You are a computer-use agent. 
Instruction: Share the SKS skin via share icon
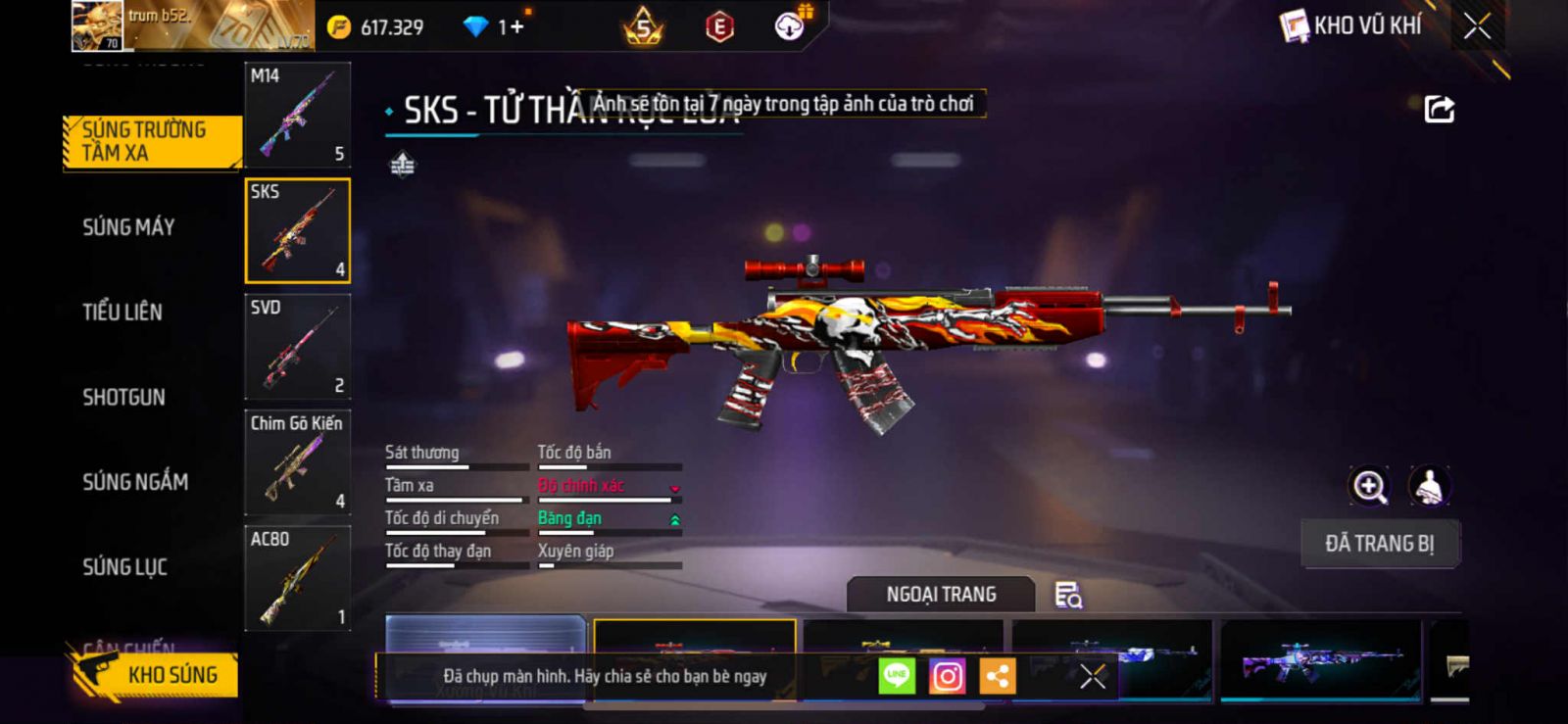click(x=1439, y=109)
